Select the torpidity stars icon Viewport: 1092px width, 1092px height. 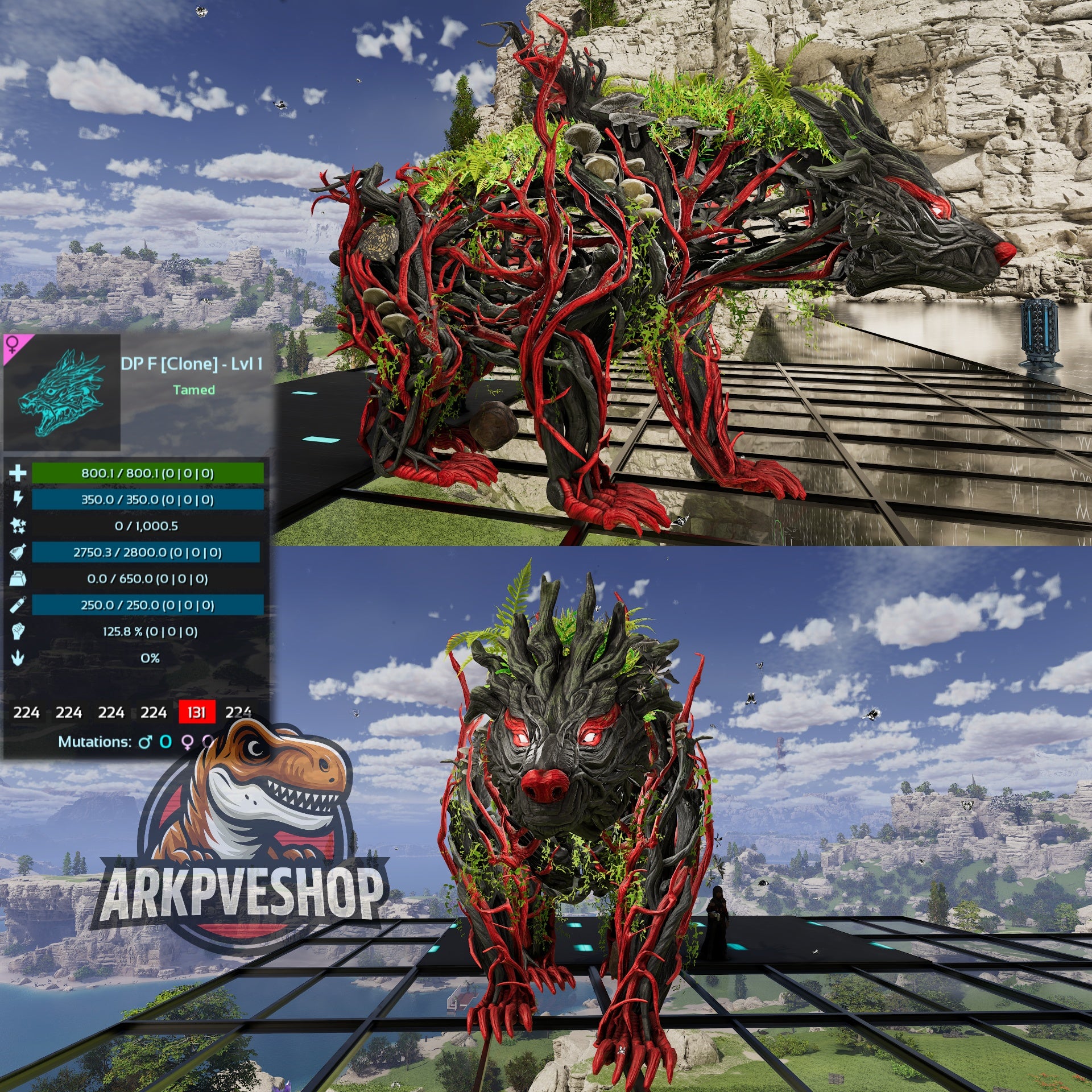[x=18, y=526]
